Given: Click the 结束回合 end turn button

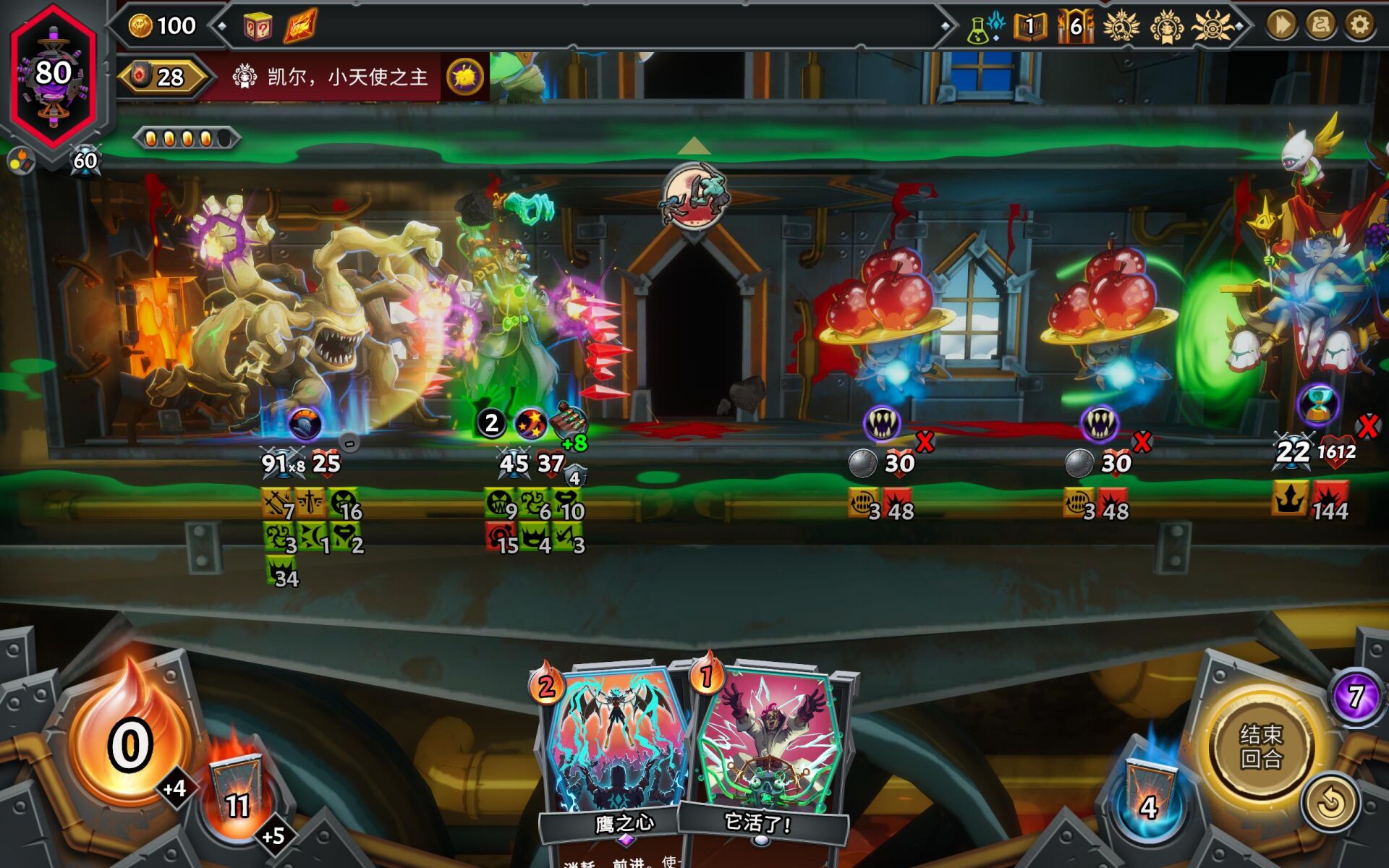Looking at the screenshot, I should point(1261,746).
